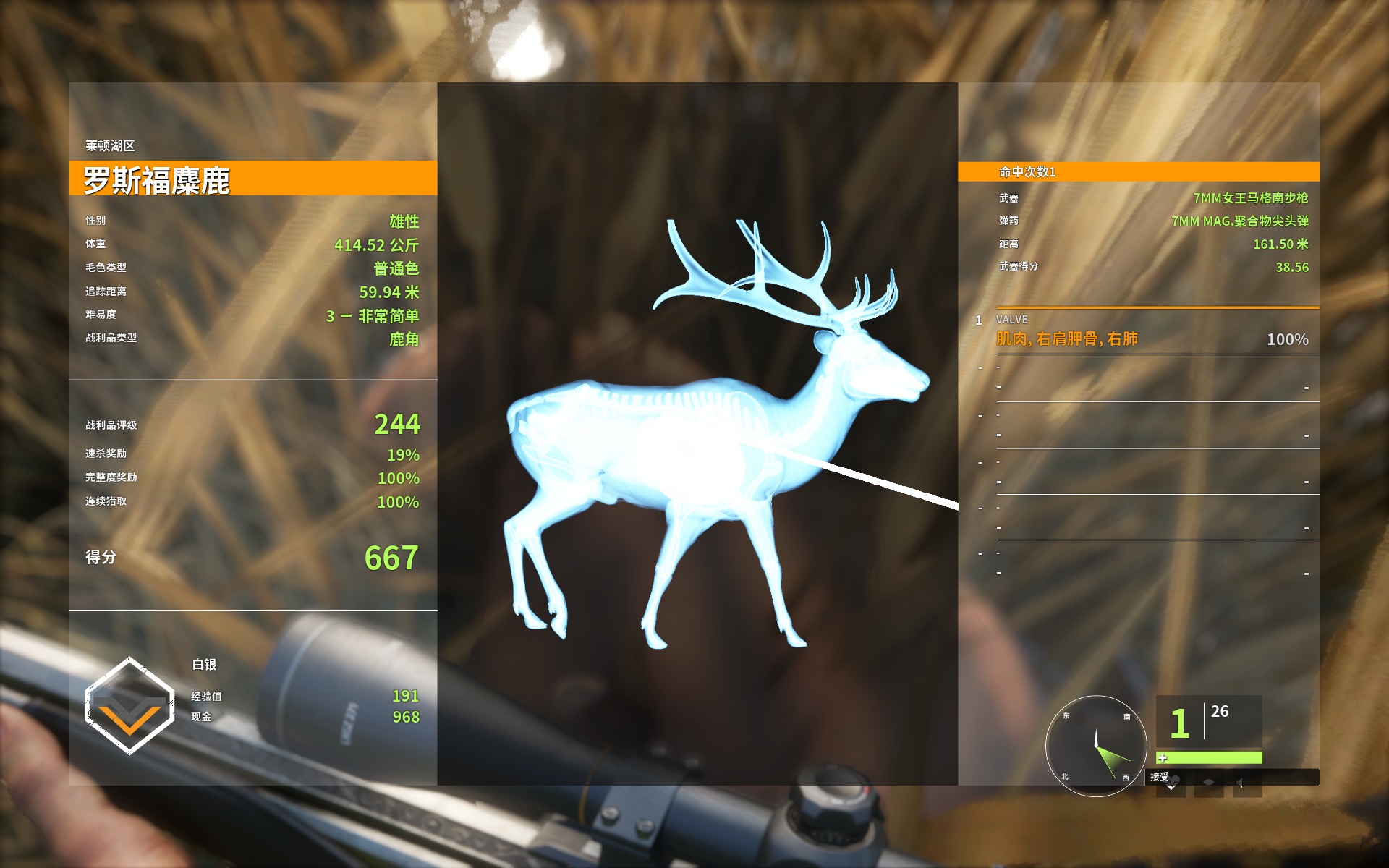The height and width of the screenshot is (868, 1389).
Task: Click the 白银 silver rank badge
Action: [129, 705]
